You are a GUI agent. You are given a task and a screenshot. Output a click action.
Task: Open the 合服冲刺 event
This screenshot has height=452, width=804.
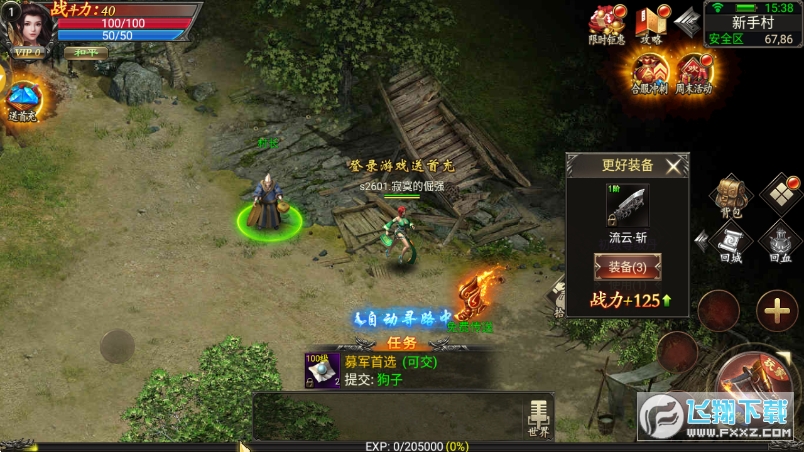click(650, 72)
